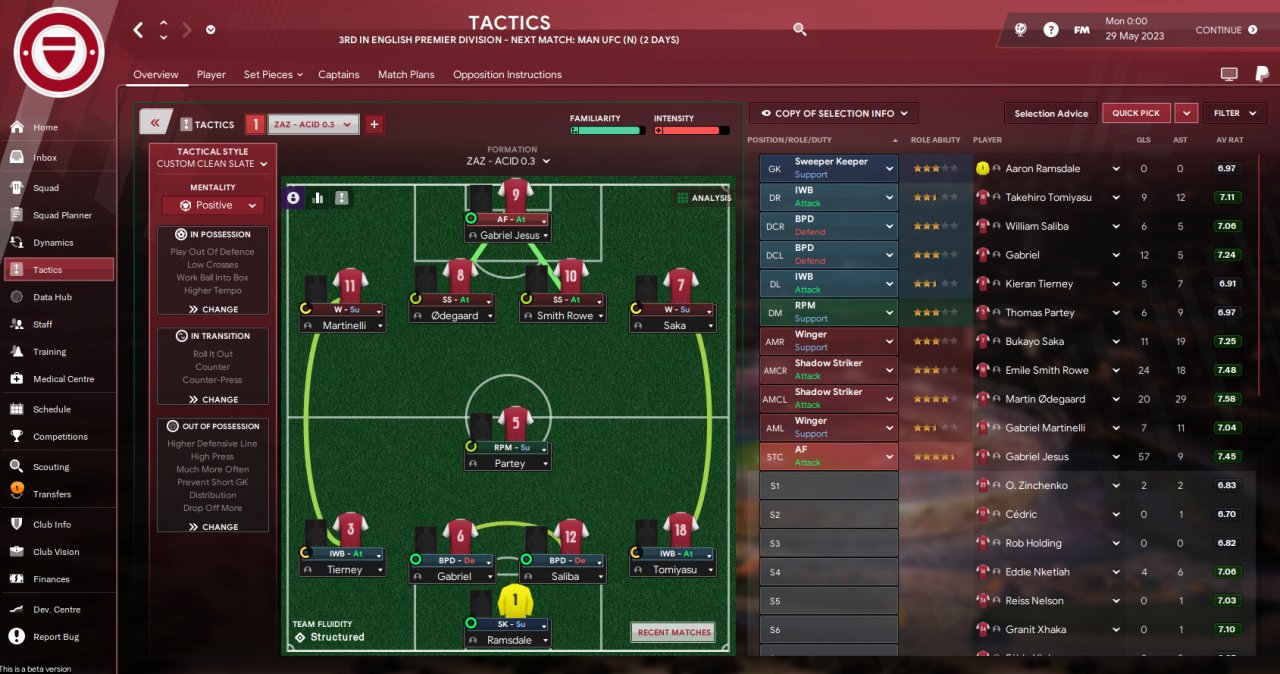Click the search magnifier icon
This screenshot has width=1280, height=674.
800,30
